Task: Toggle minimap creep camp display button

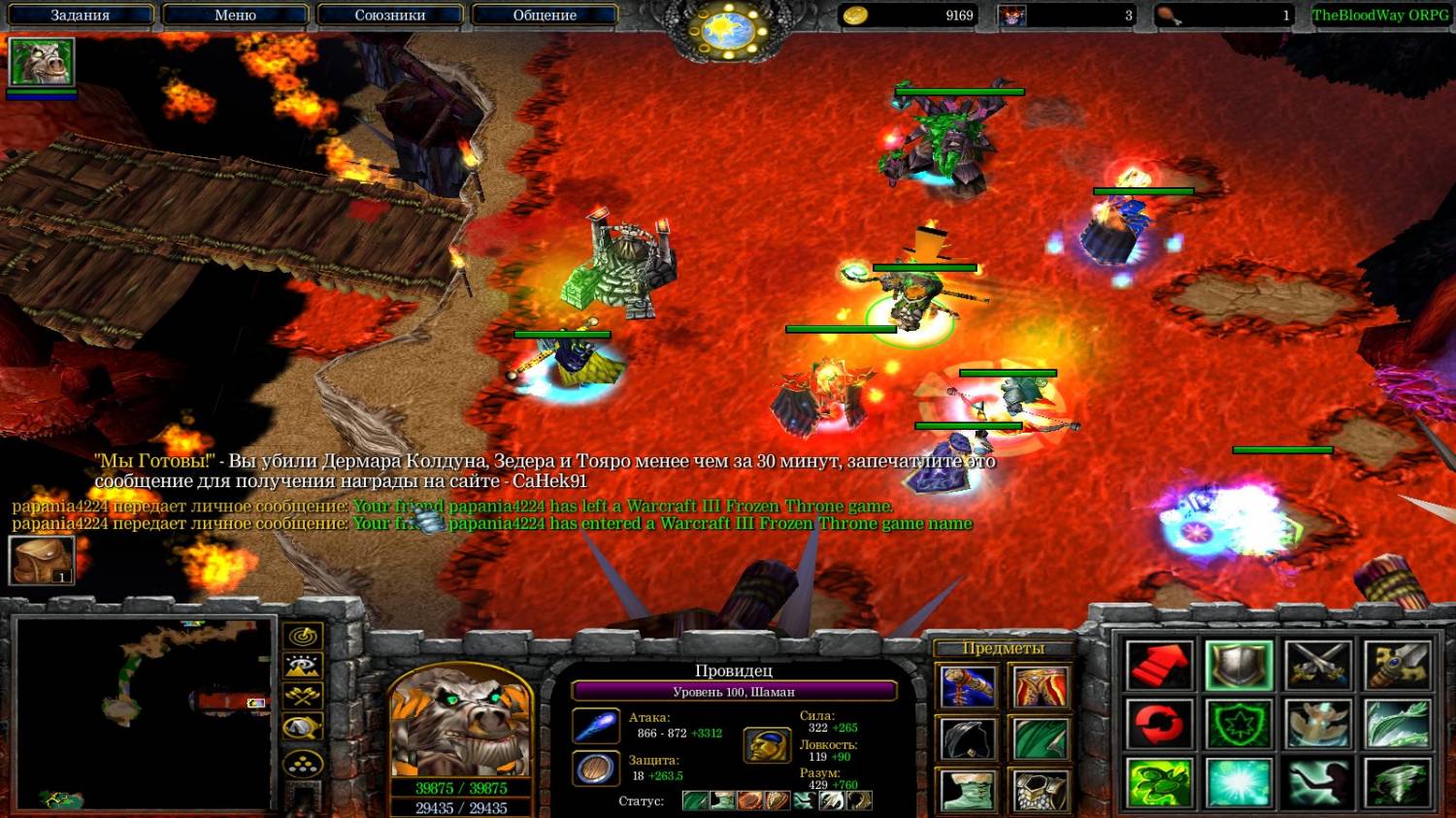Action: (303, 728)
